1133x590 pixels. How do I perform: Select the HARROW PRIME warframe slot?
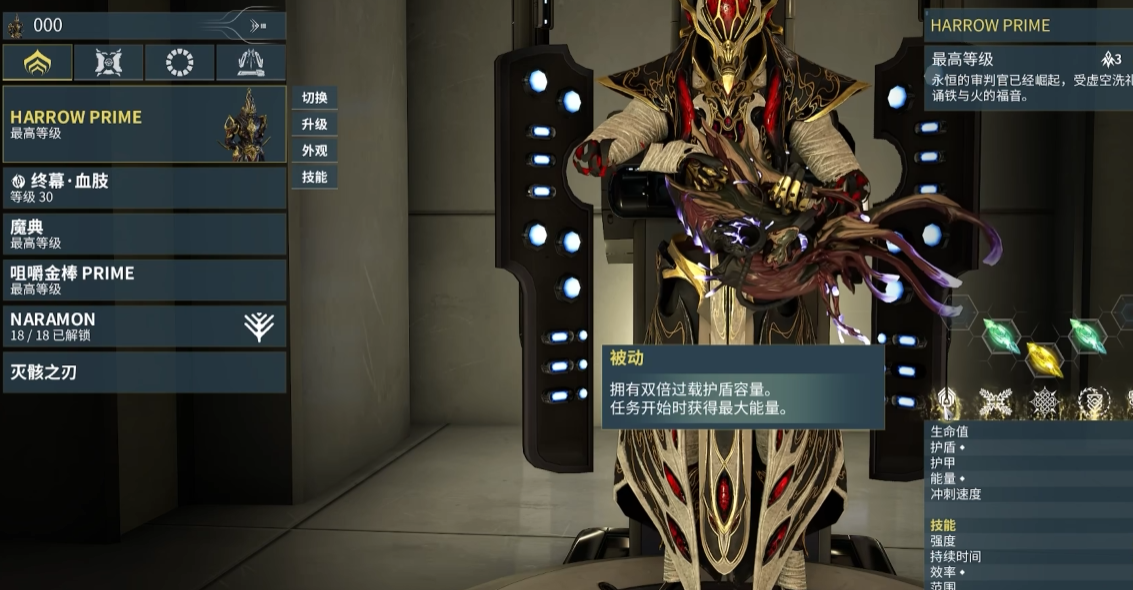click(144, 124)
